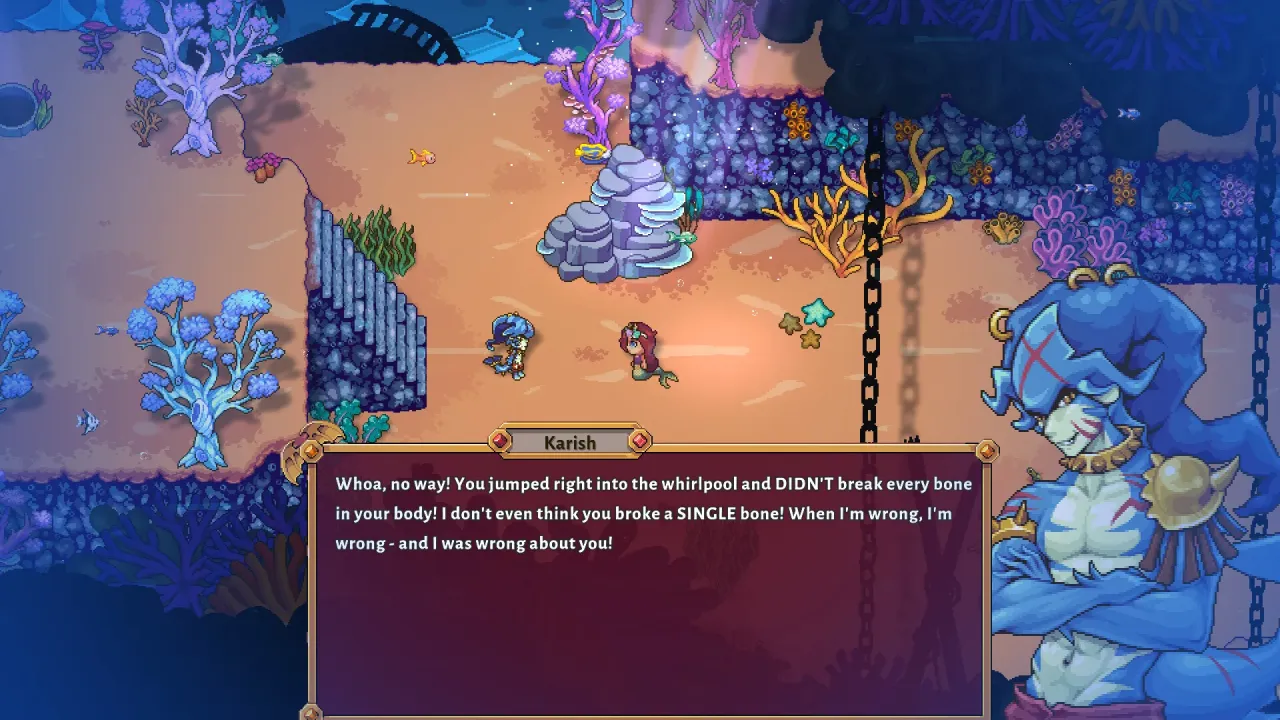Click the yellow fish swimming near the cliff
This screenshot has height=720, width=1280.
tap(422, 155)
